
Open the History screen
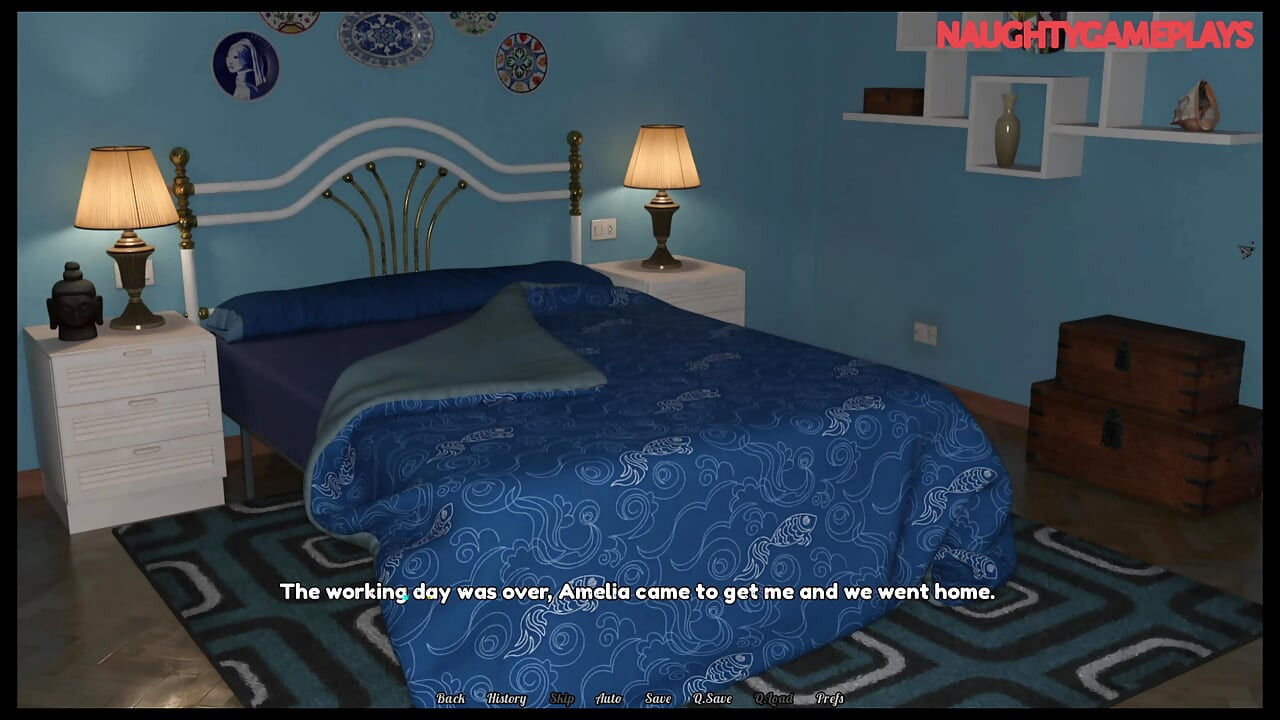click(x=506, y=699)
